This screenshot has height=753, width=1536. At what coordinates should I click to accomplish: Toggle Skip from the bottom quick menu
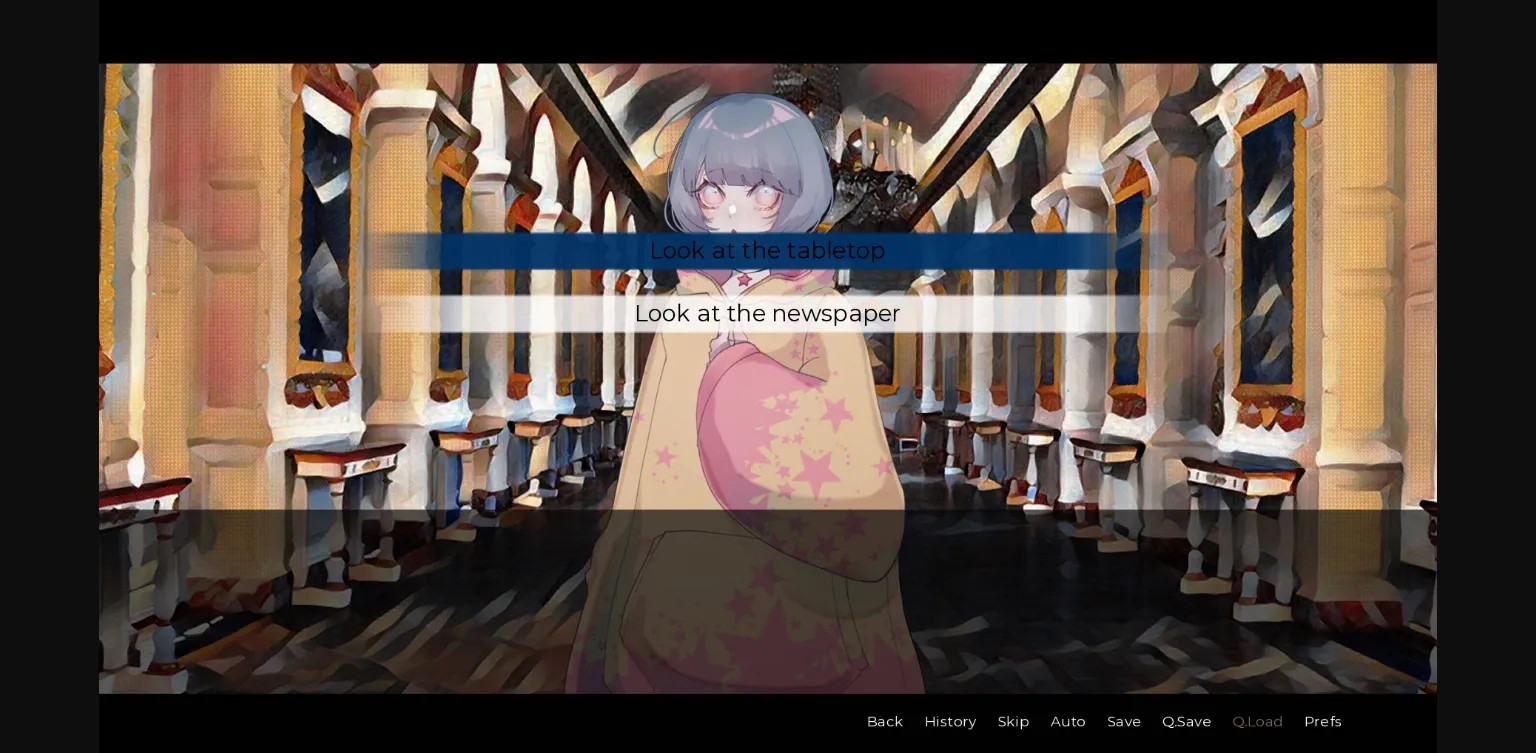(1013, 721)
